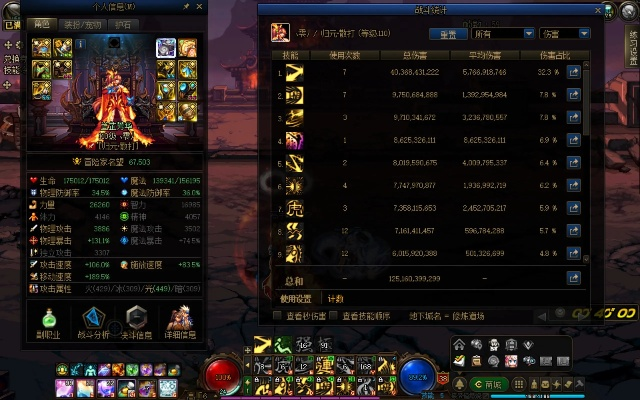Share the first skill's damage row

coord(574,73)
